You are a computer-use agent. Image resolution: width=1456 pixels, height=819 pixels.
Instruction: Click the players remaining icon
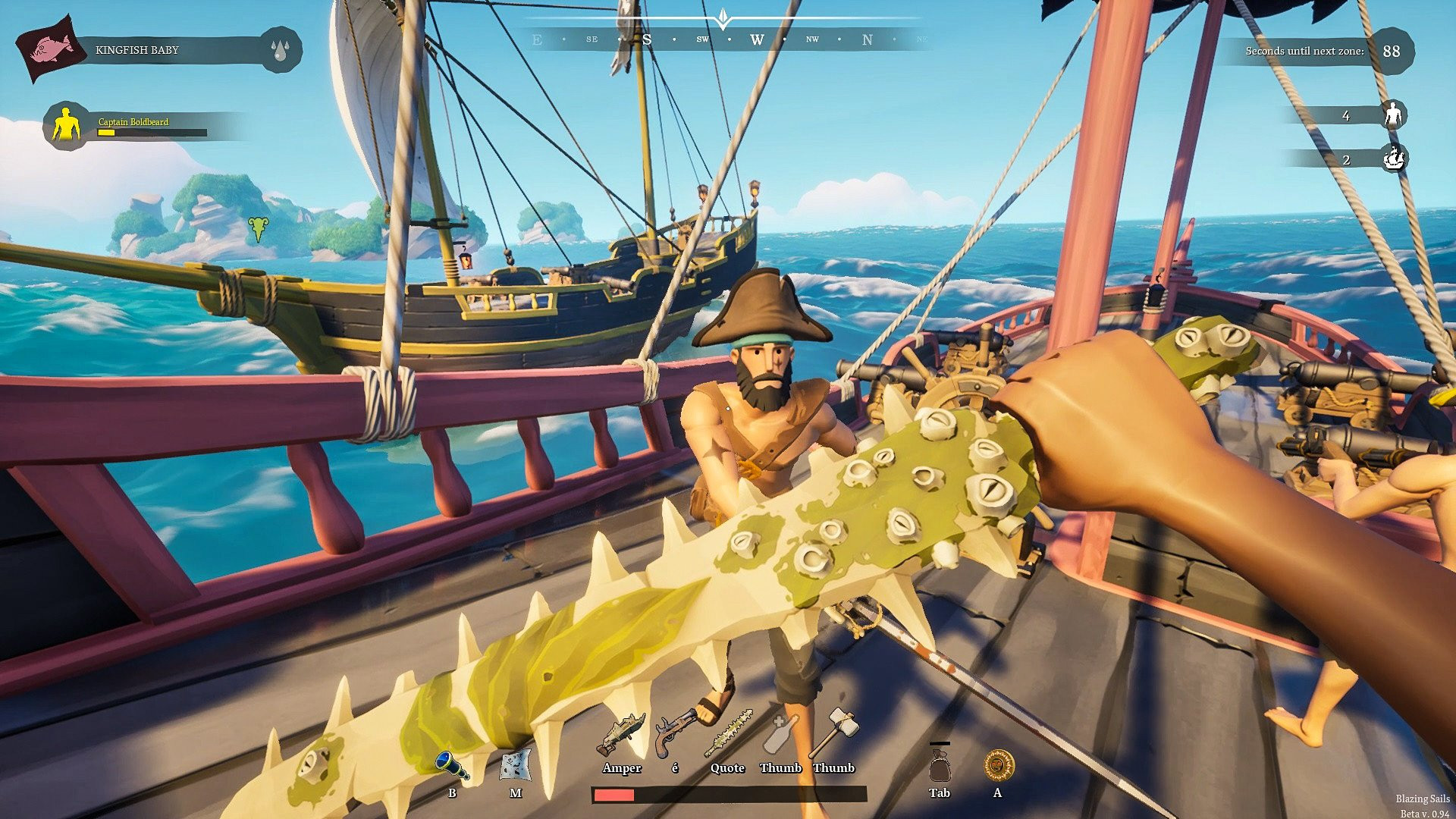click(x=1393, y=115)
